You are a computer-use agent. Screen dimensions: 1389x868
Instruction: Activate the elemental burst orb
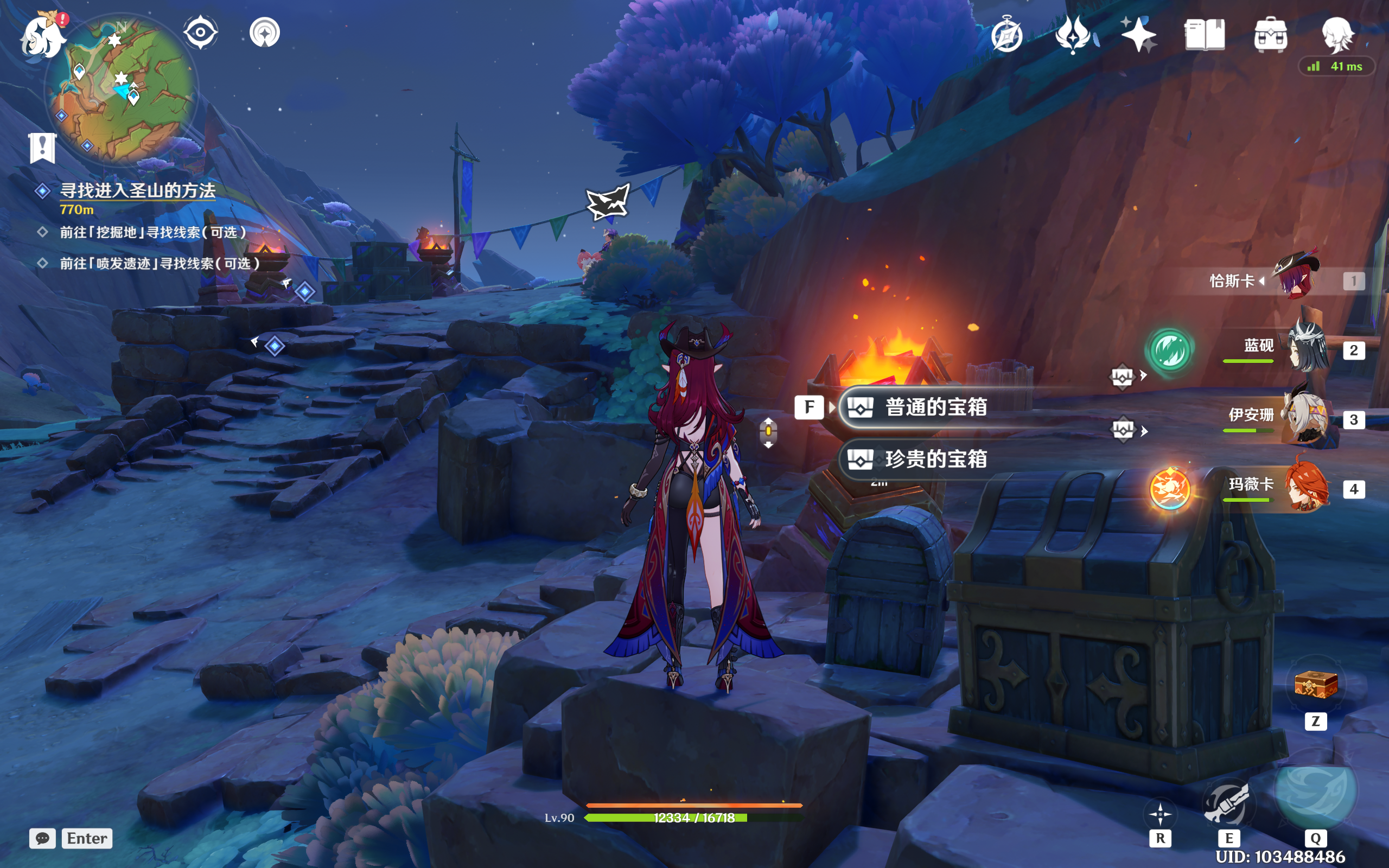pos(1315,790)
